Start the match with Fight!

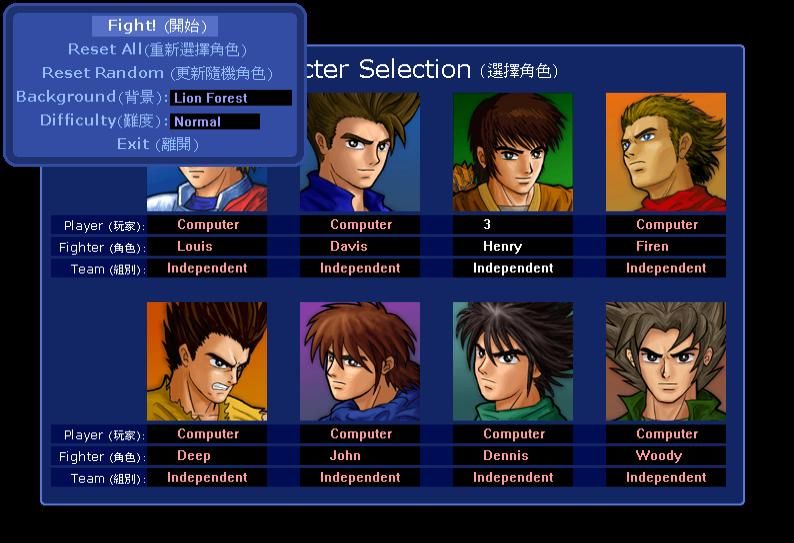pos(154,26)
